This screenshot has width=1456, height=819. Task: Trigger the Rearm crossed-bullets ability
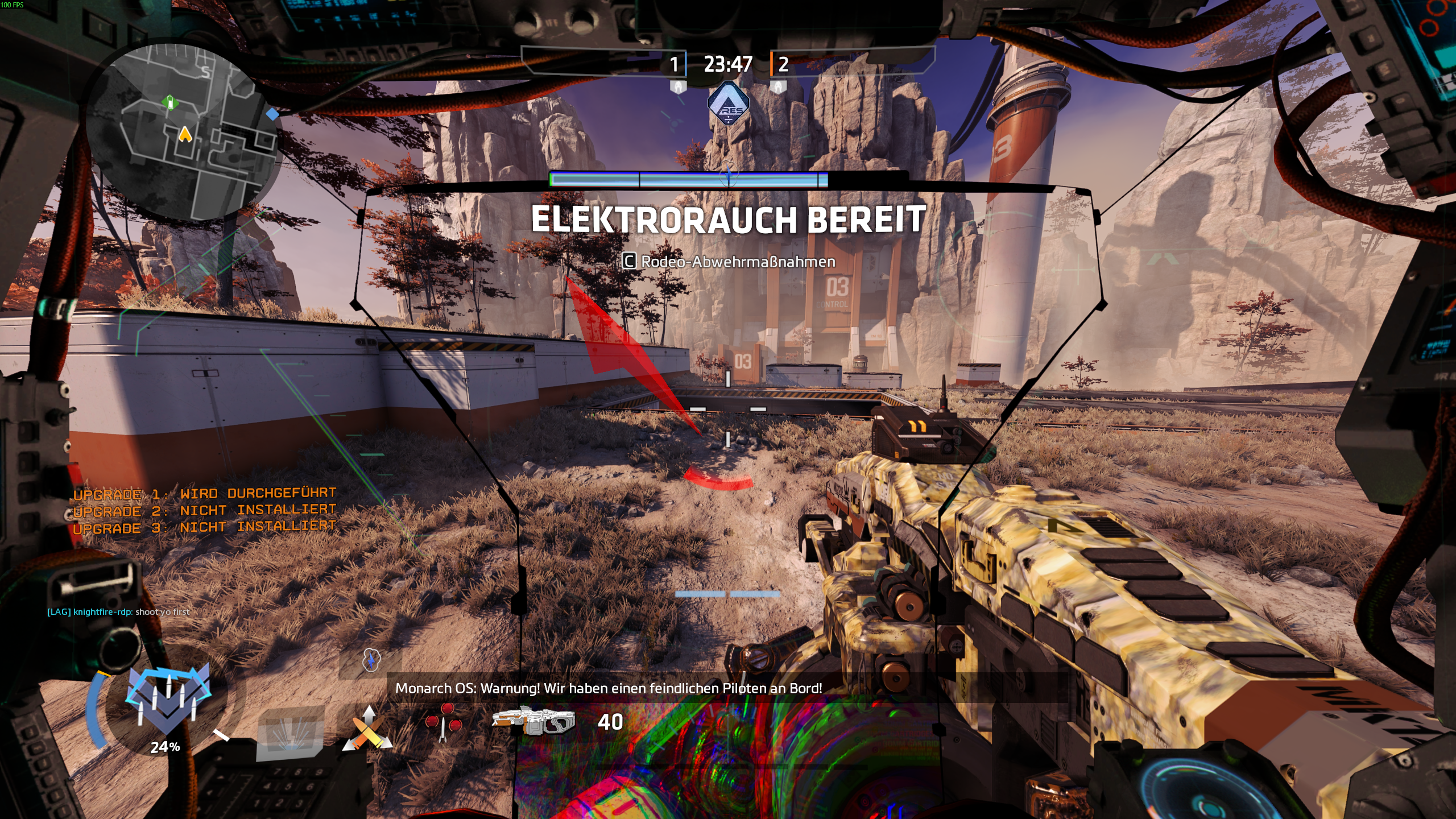click(367, 730)
